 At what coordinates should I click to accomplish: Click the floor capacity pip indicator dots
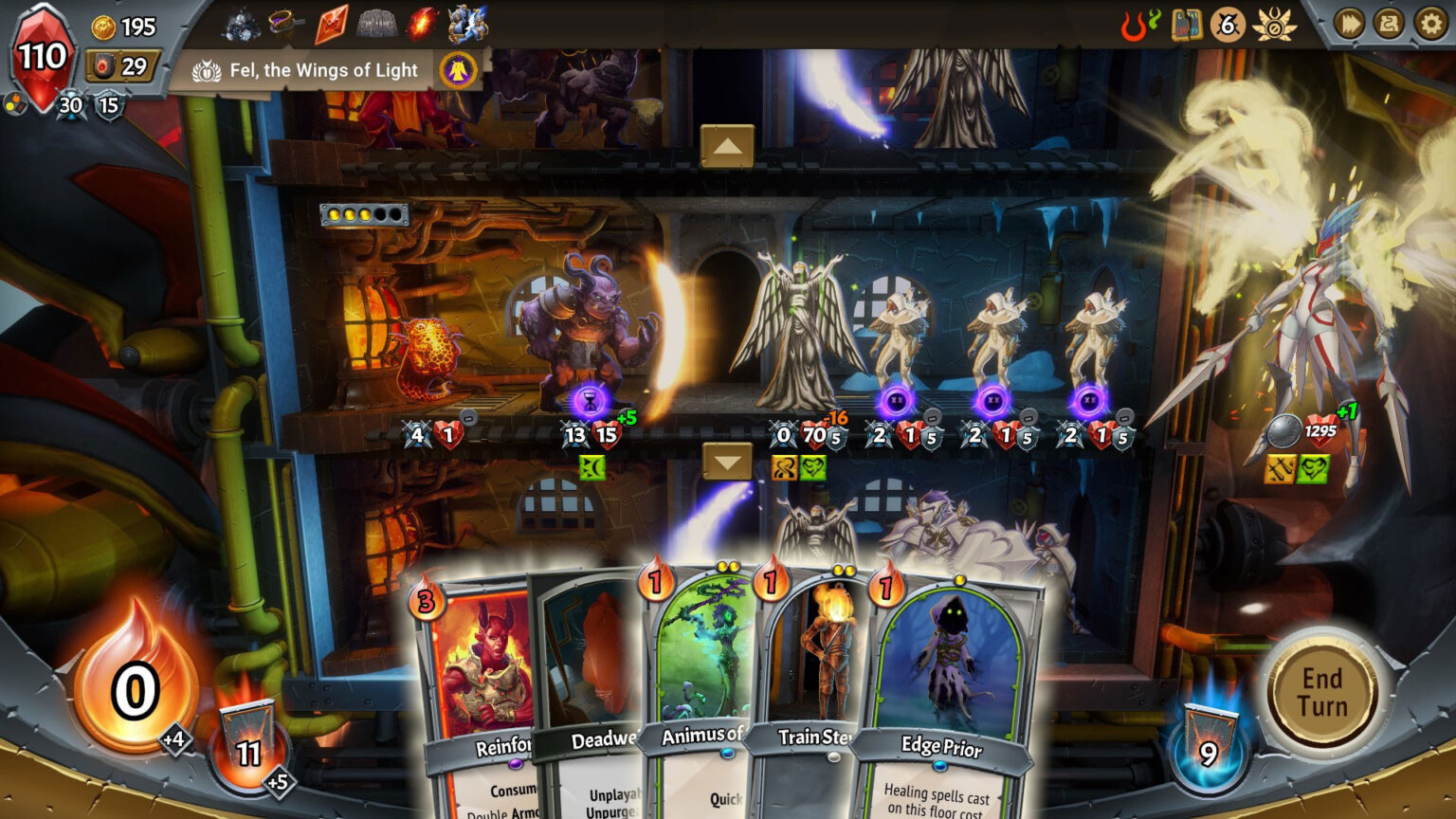click(x=365, y=214)
